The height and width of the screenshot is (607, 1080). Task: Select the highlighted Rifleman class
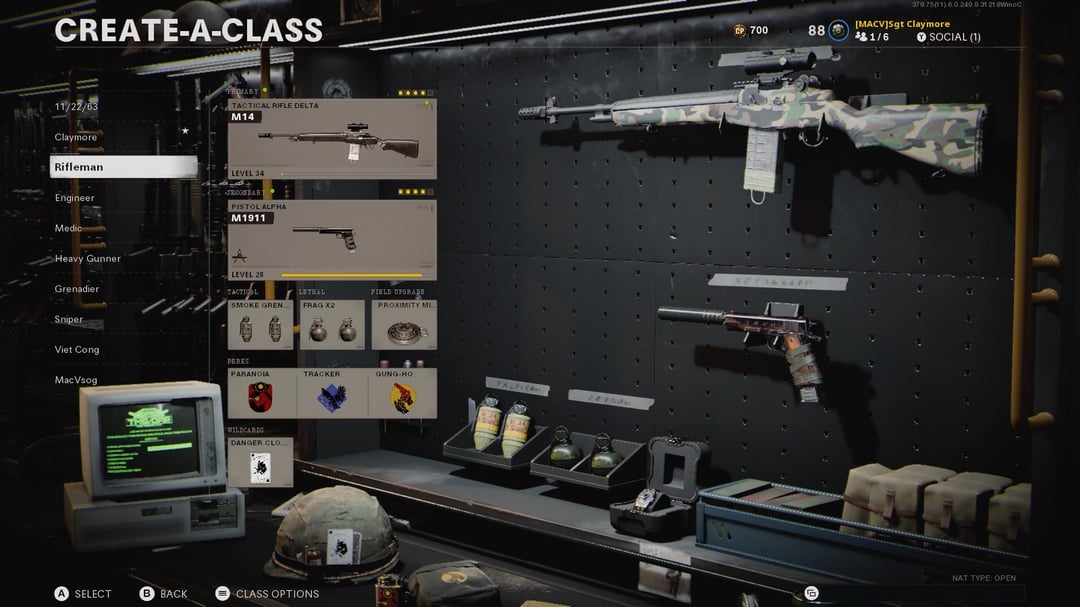(123, 167)
